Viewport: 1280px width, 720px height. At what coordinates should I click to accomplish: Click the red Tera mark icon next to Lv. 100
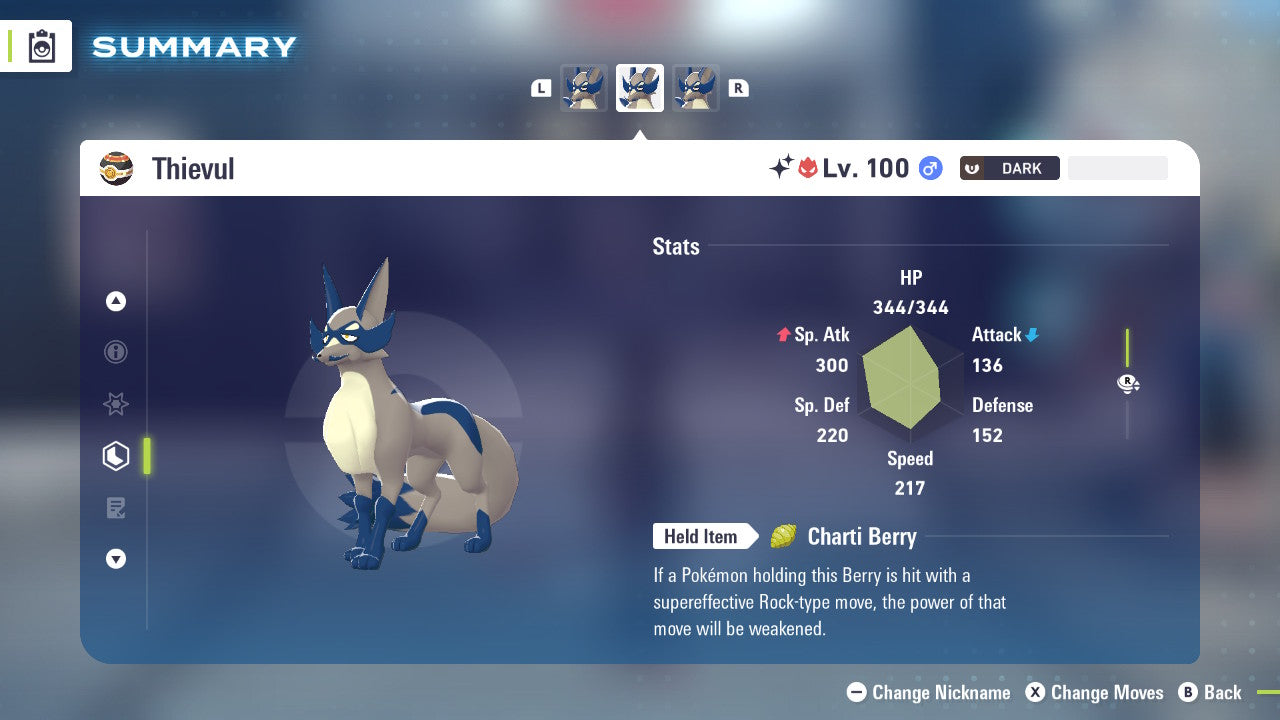coord(810,168)
